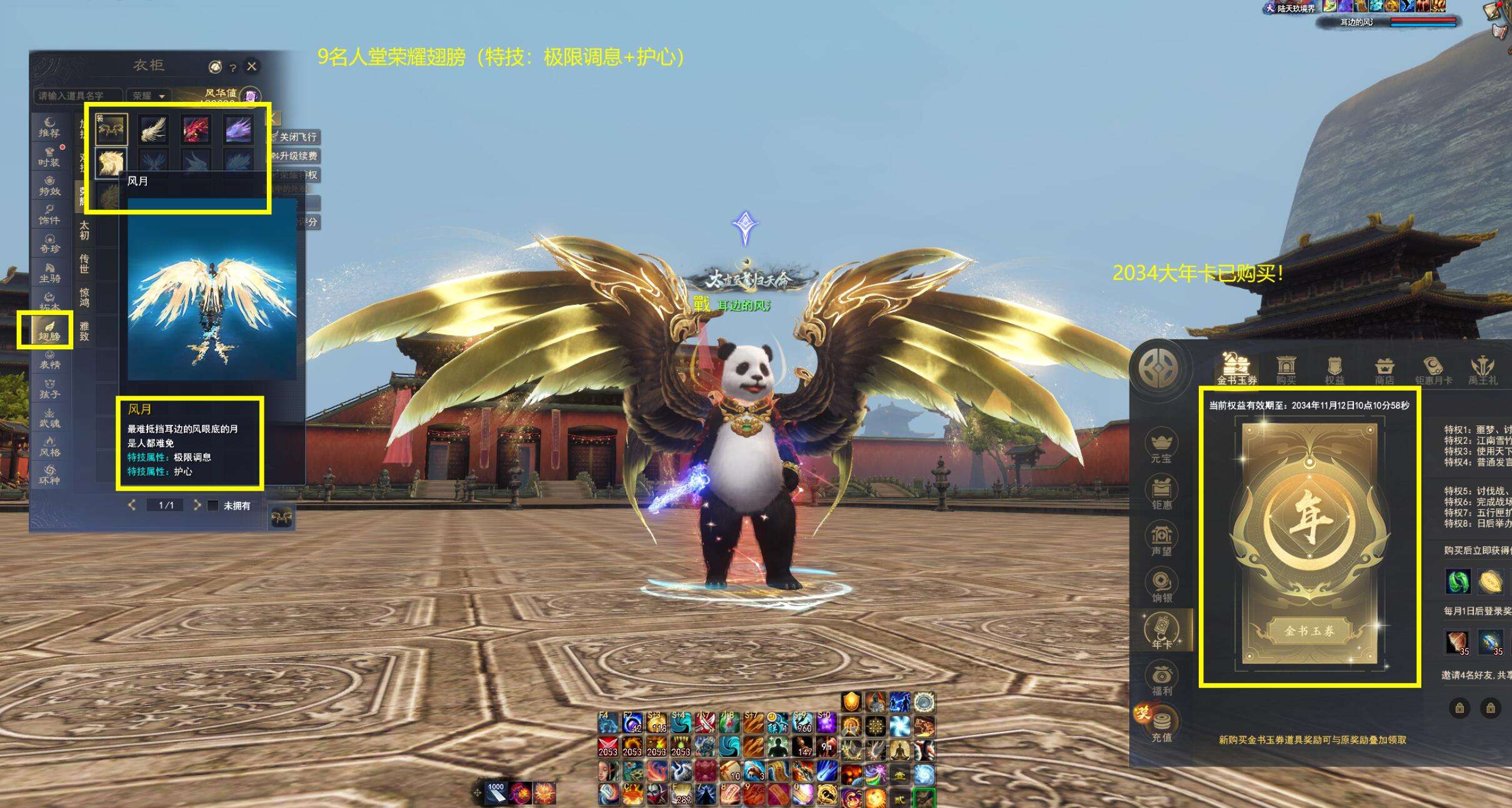Select the red wings thumbnail
Viewport: 1512px width, 808px height.
(x=196, y=129)
